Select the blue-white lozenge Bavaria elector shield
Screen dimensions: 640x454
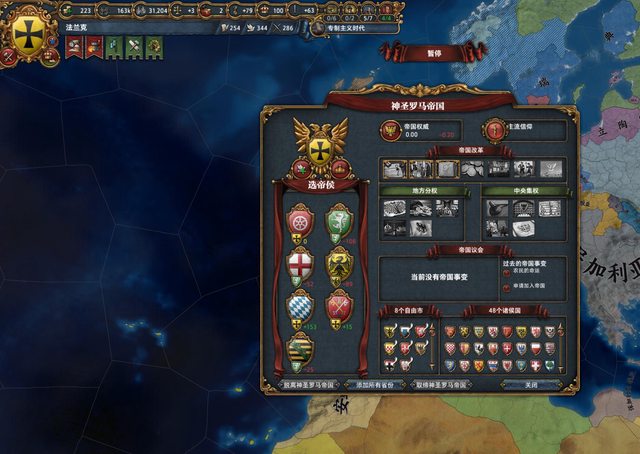pyautogui.click(x=300, y=306)
